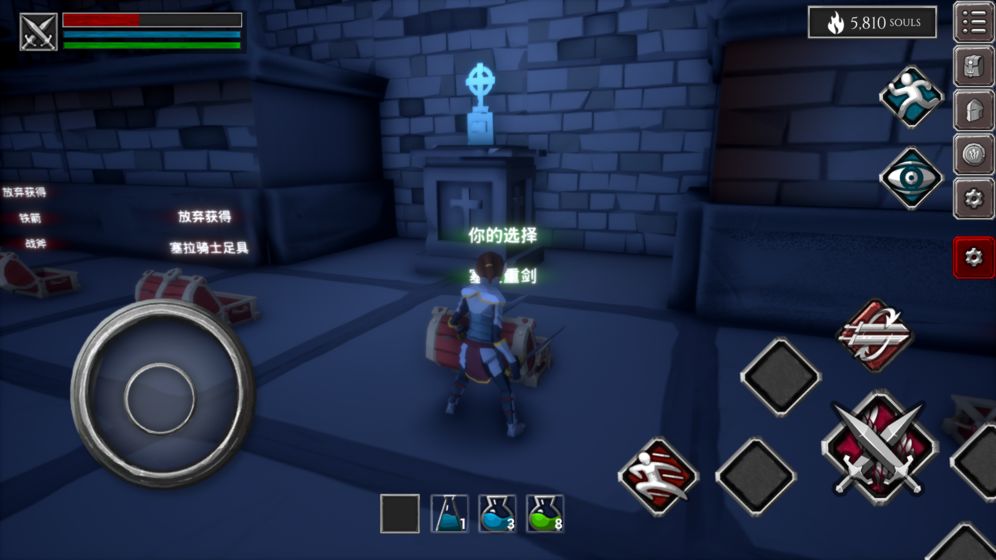Use the blue round potion with 3 charges
This screenshot has height=560, width=996.
click(497, 513)
